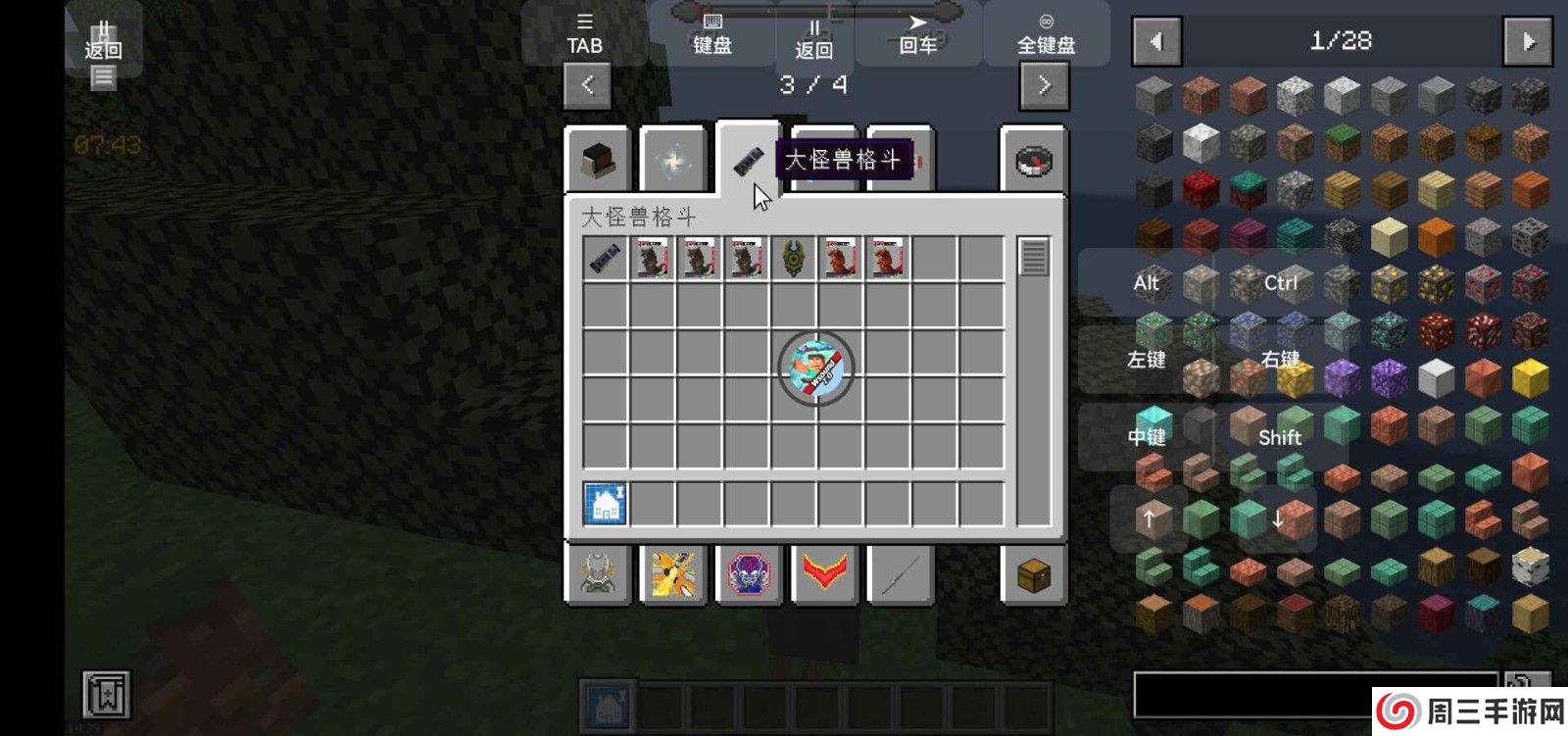Tap the TAB overlay key
Viewport: 1568px width, 736px height.
[x=584, y=34]
